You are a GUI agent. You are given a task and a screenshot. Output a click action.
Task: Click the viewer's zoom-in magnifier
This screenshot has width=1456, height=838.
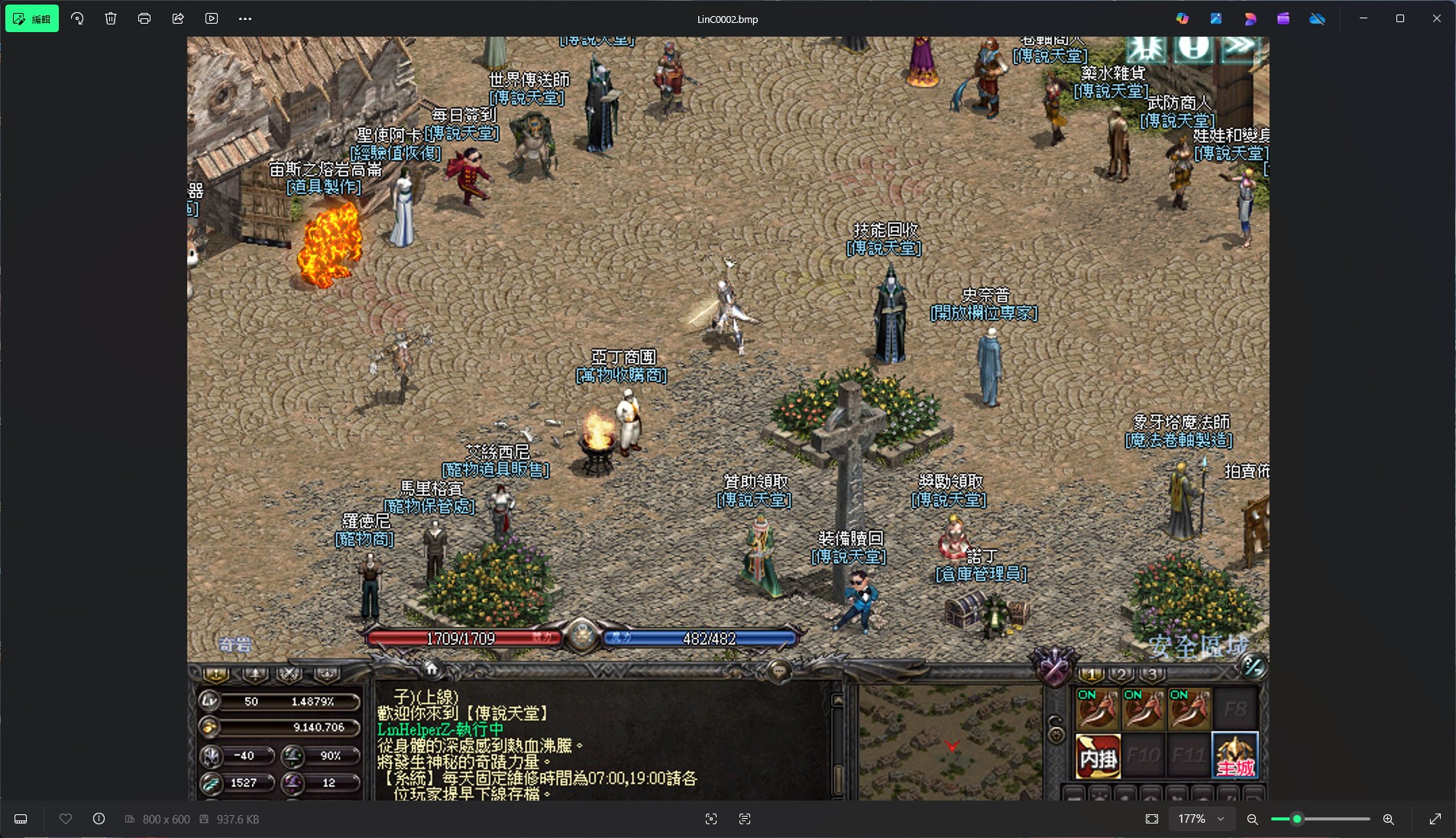pos(1388,819)
